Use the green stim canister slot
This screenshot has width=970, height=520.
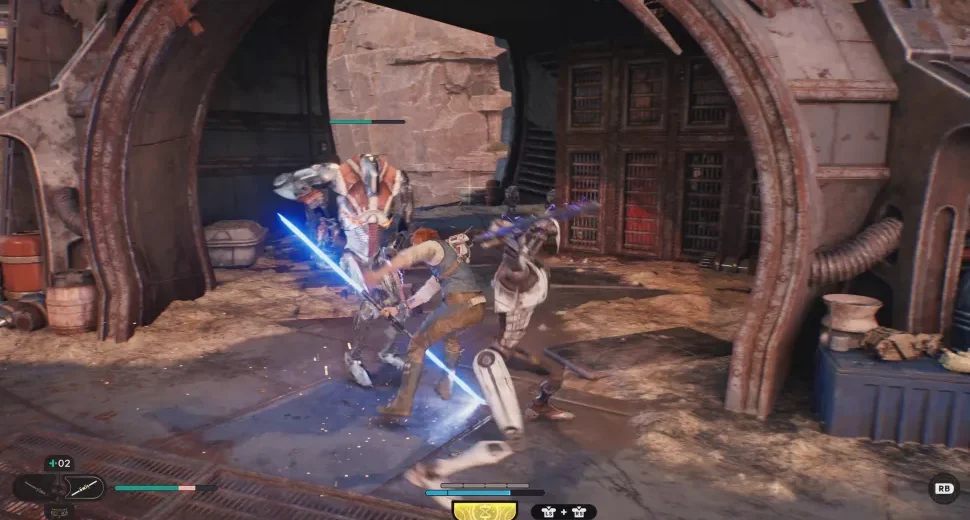pos(58,463)
